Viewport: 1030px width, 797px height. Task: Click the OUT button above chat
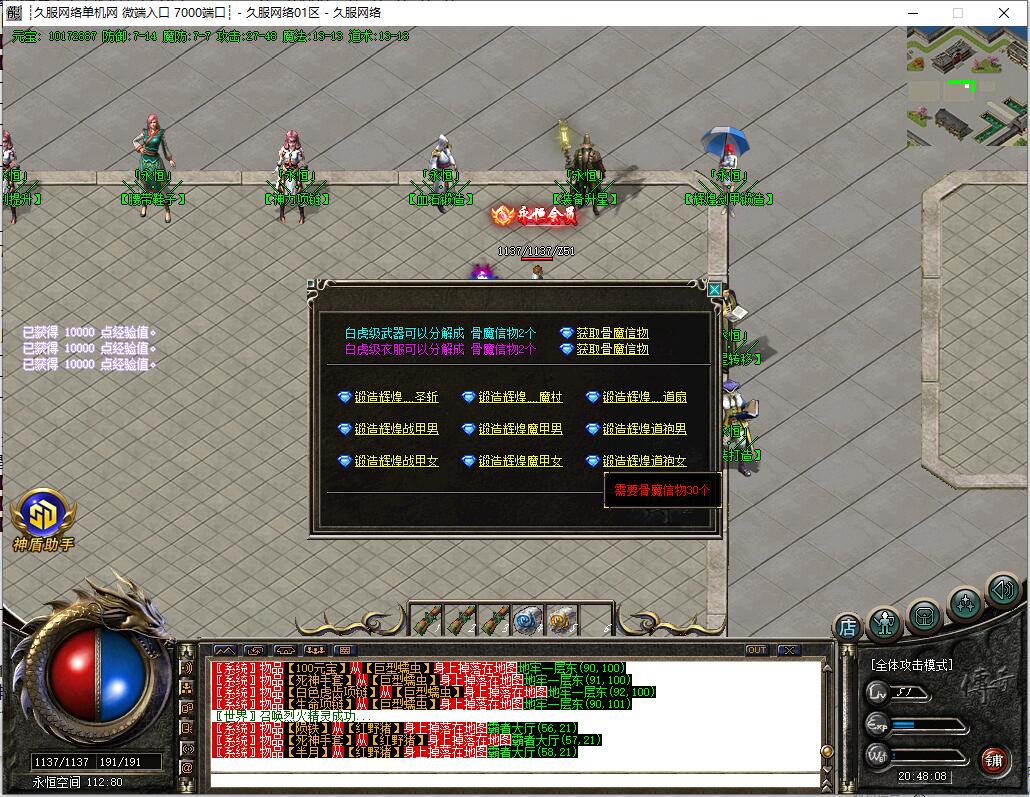pos(757,650)
